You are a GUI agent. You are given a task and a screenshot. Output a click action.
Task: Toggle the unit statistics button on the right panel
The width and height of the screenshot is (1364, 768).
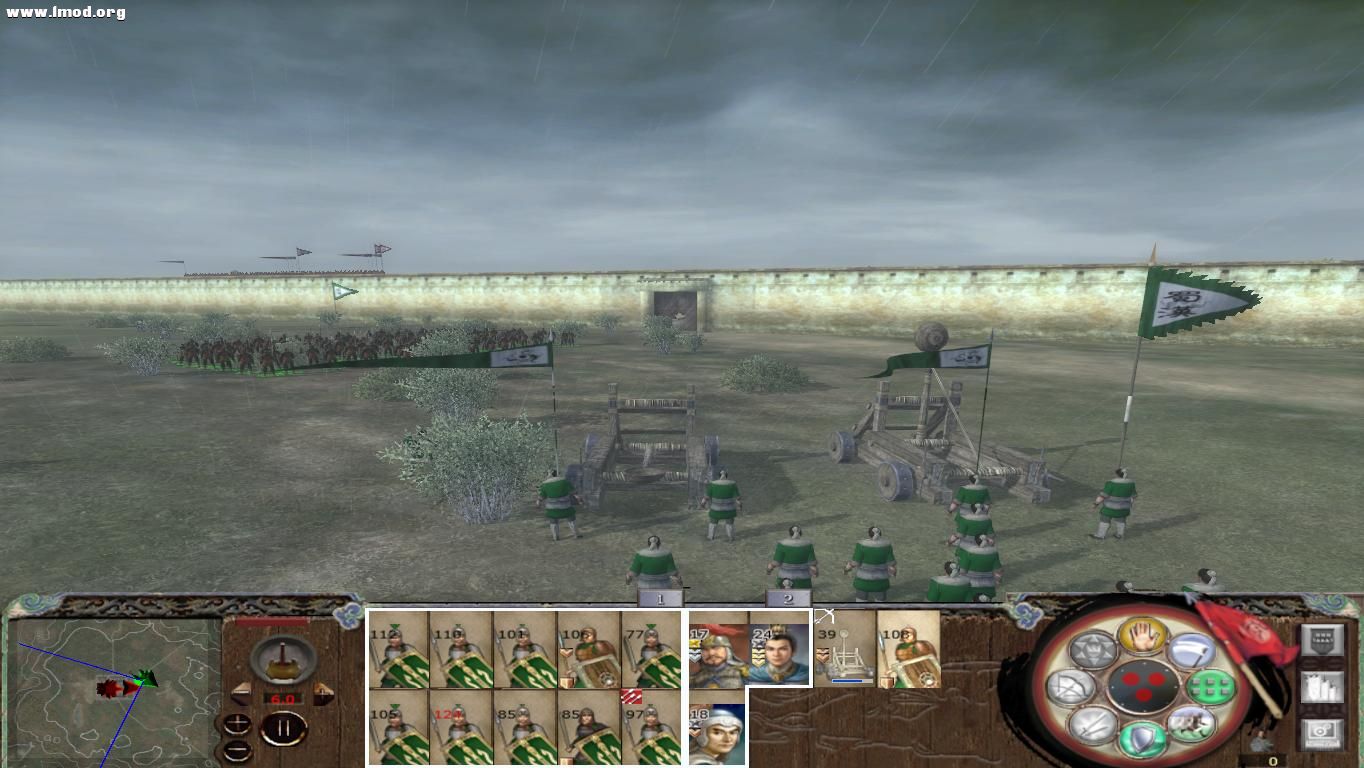[x=1323, y=687]
